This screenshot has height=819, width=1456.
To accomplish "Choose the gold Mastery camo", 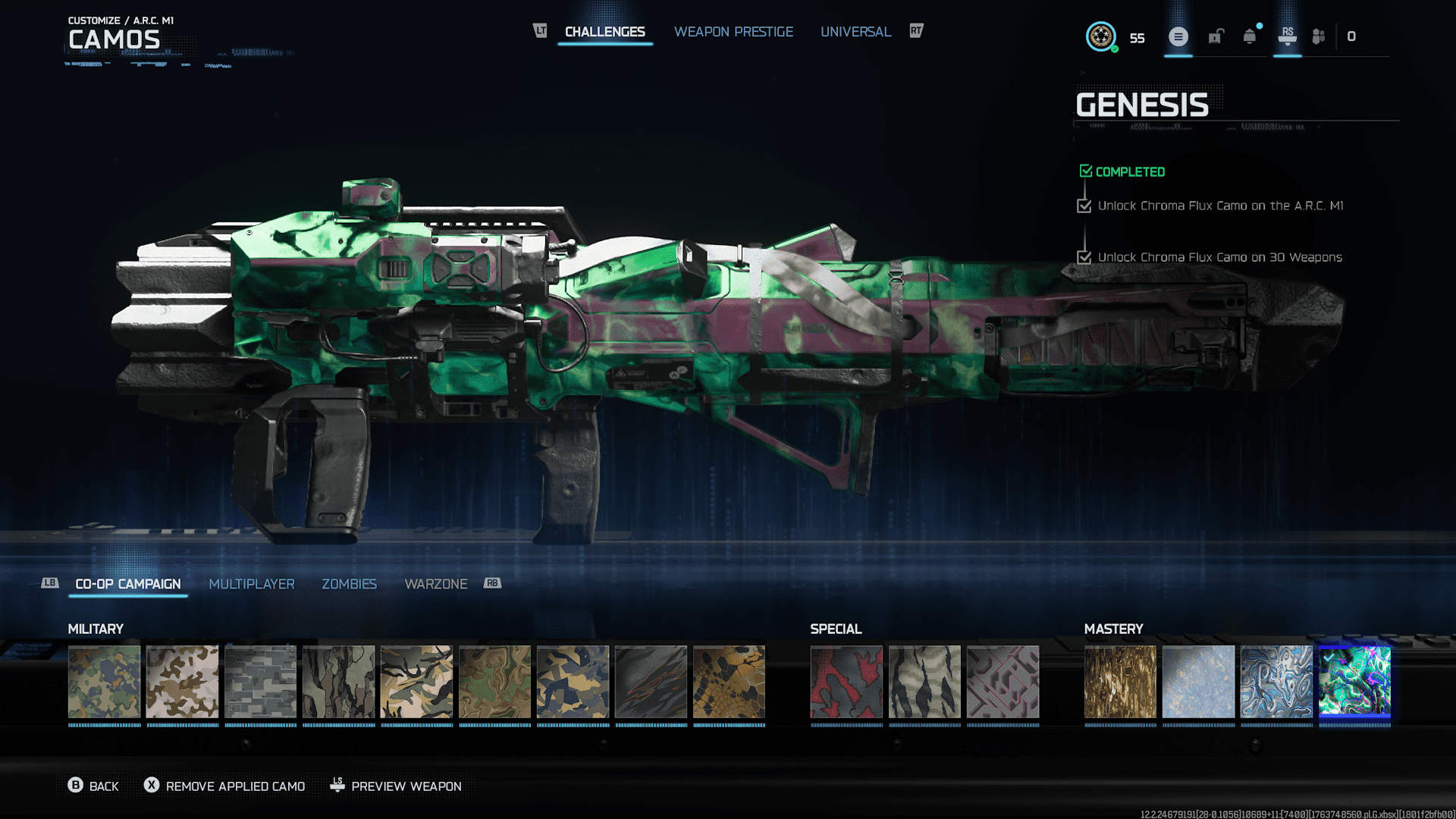I will click(x=1120, y=682).
